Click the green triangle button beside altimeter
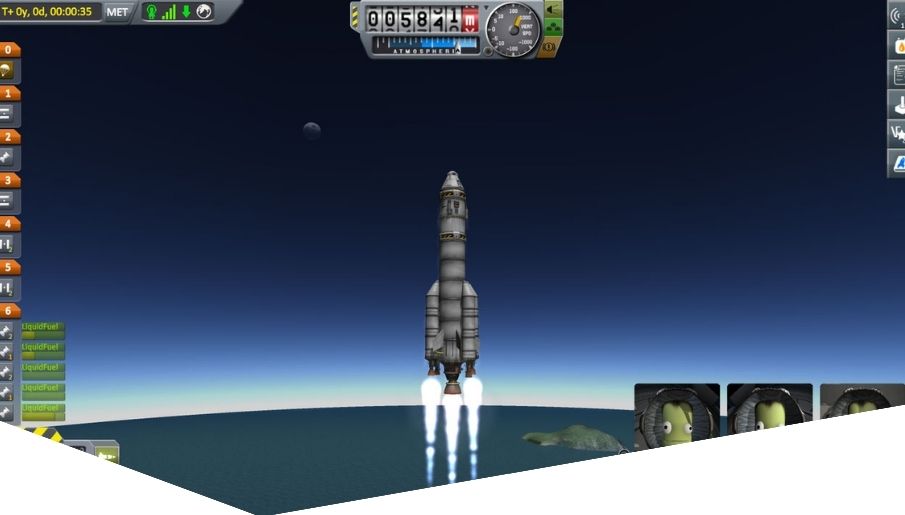905x515 pixels. (551, 11)
